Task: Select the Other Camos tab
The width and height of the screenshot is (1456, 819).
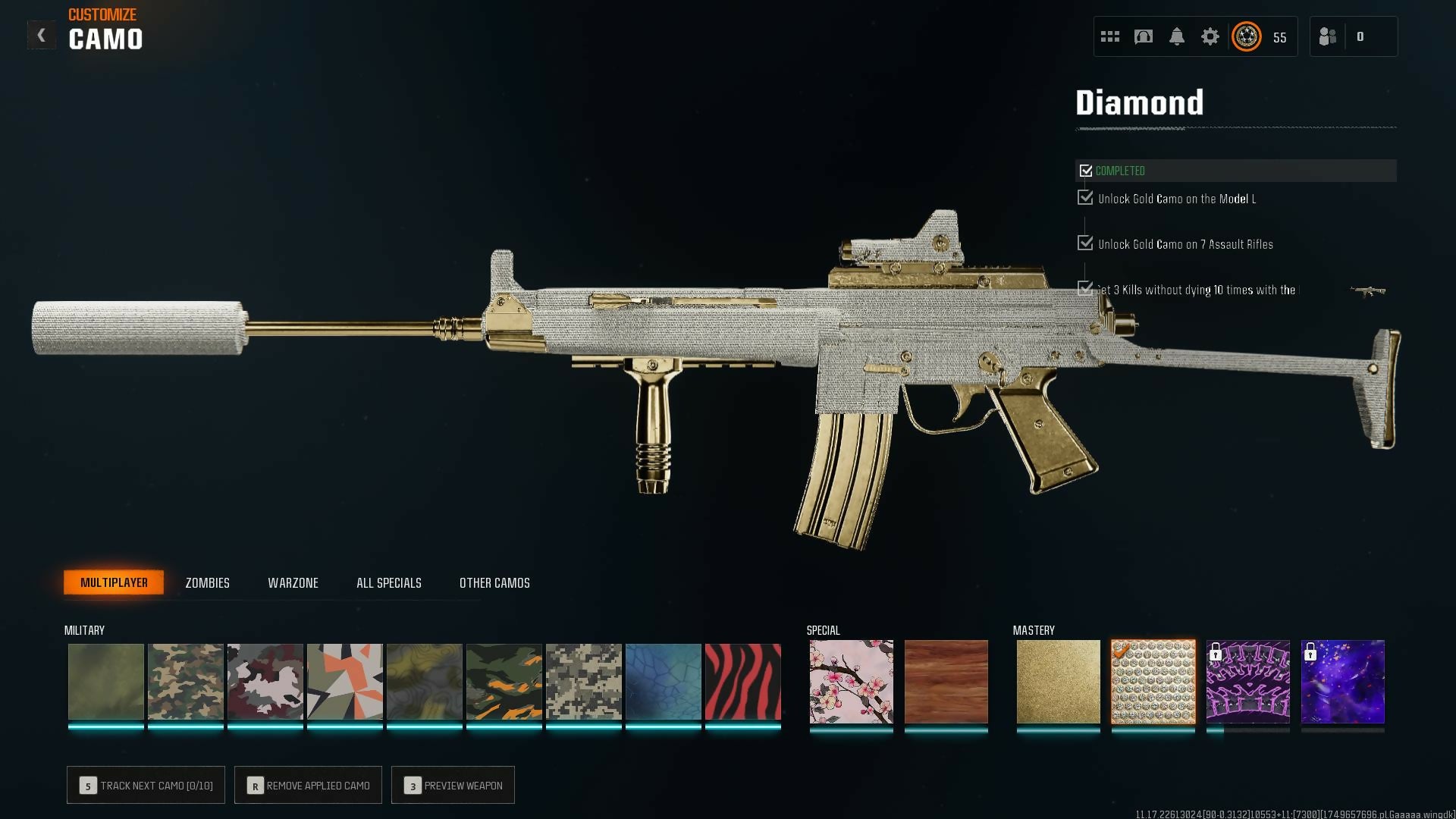Action: point(494,582)
